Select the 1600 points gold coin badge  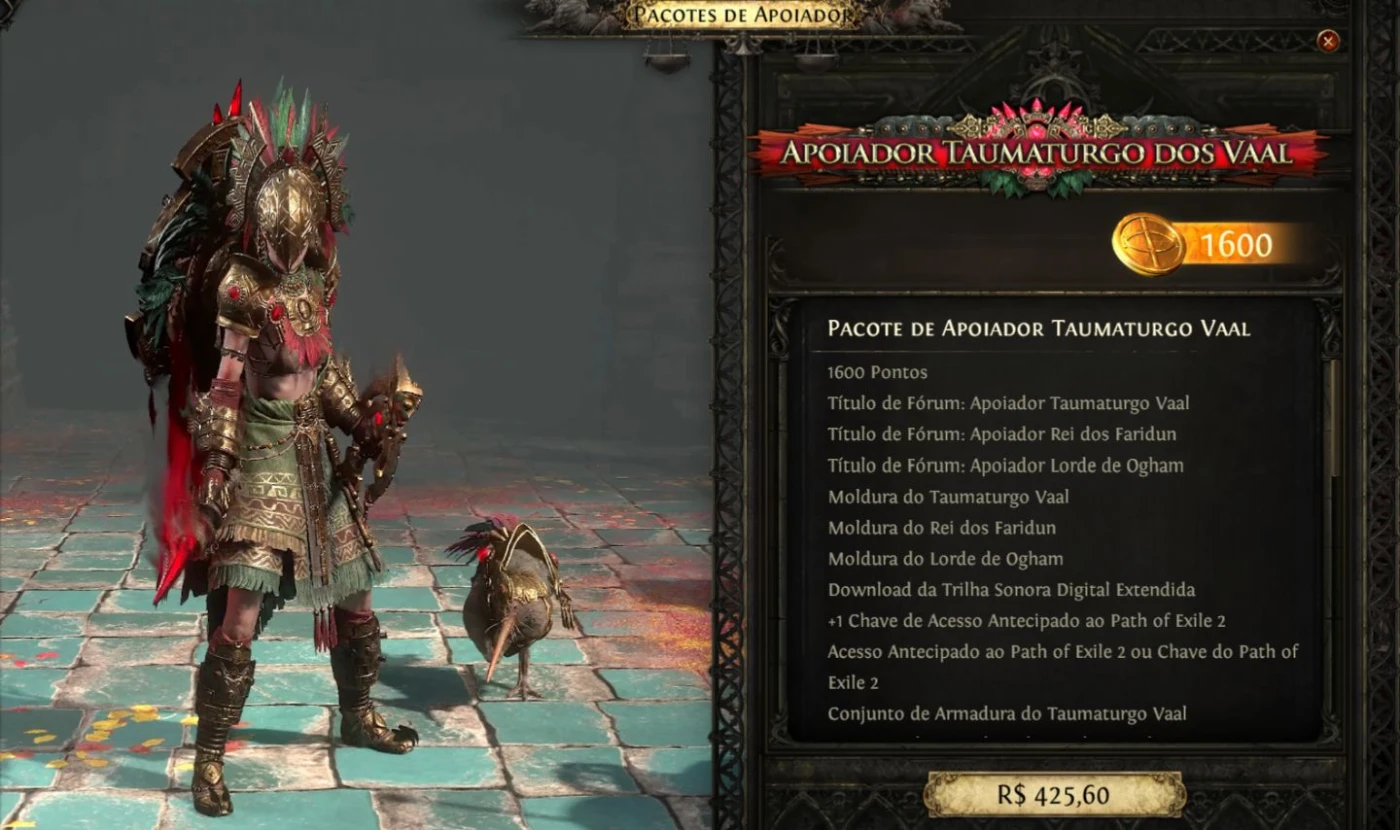1149,244
